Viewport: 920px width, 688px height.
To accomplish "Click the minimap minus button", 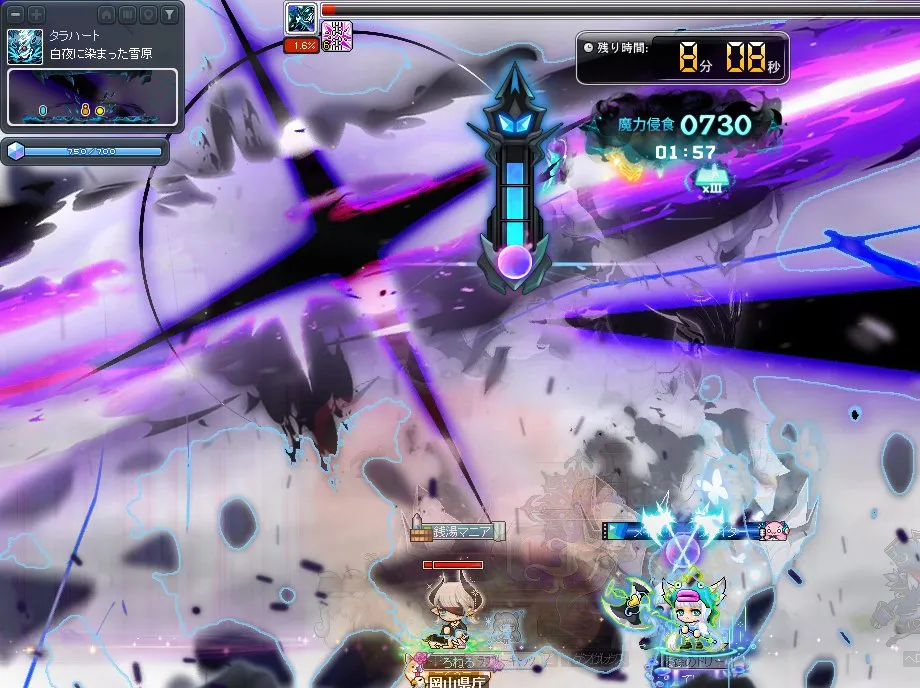I will tap(16, 14).
